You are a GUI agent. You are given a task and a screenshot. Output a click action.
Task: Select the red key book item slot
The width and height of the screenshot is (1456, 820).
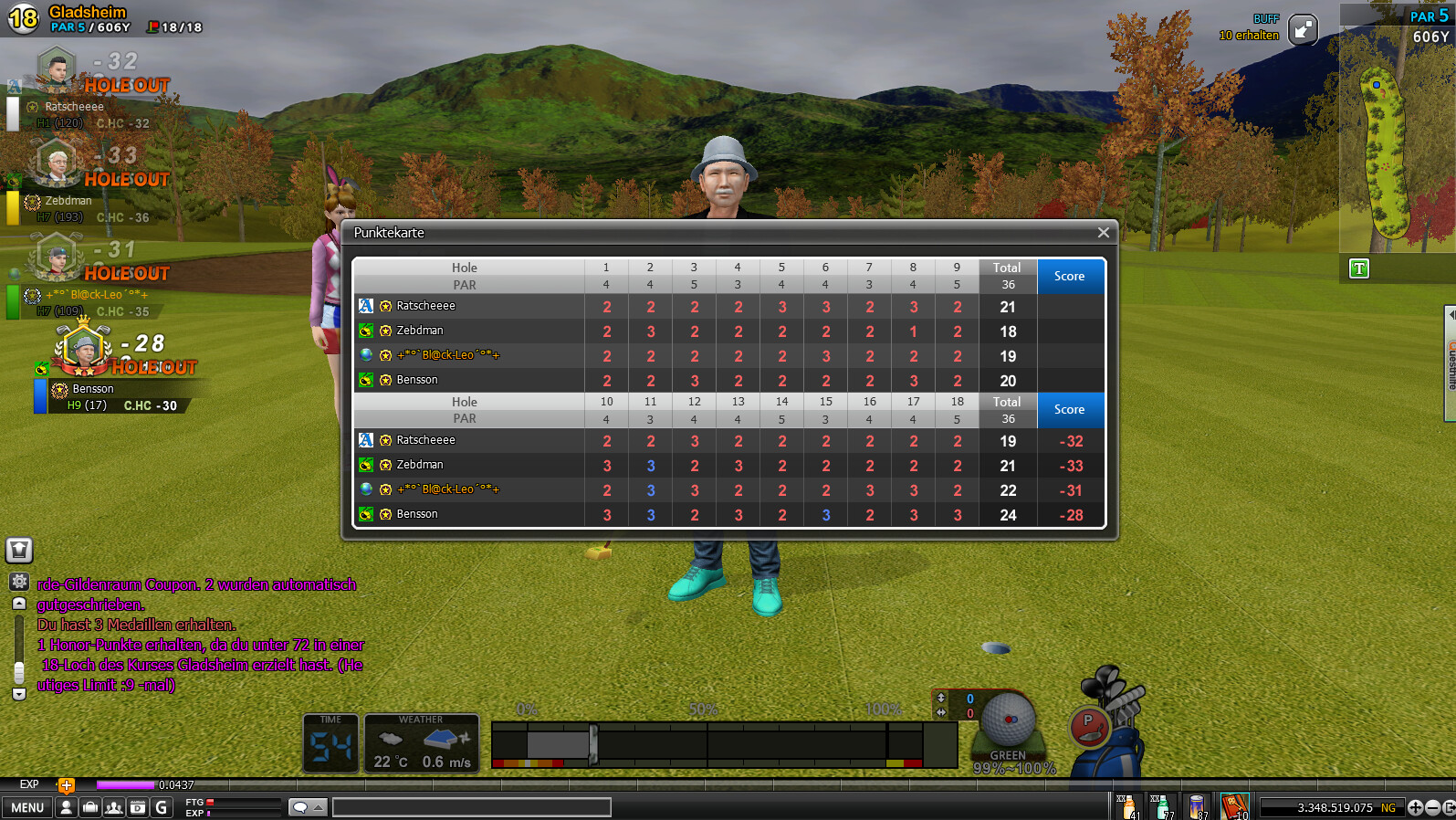tap(1234, 806)
